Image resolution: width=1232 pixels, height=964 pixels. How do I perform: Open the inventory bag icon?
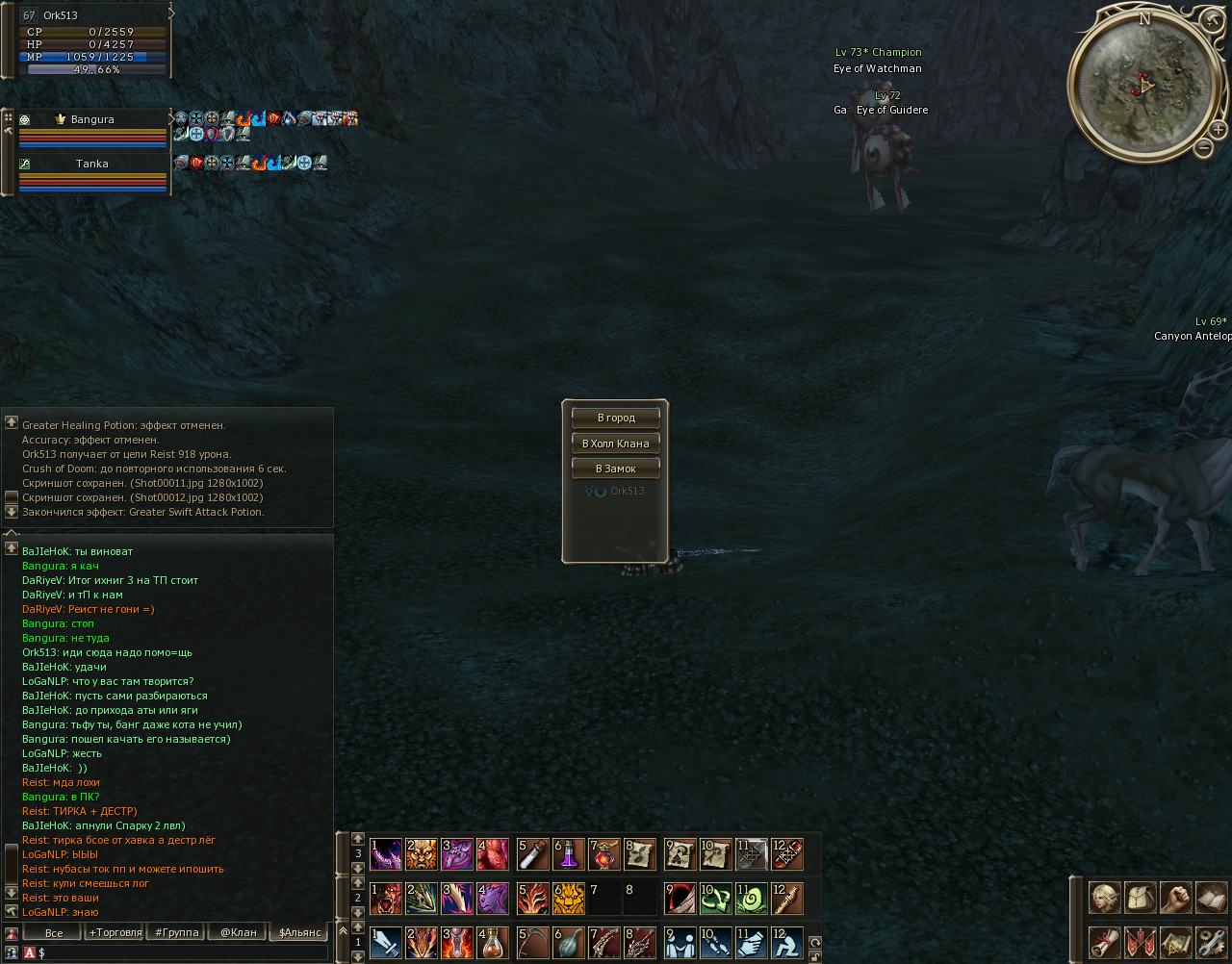click(x=1141, y=898)
